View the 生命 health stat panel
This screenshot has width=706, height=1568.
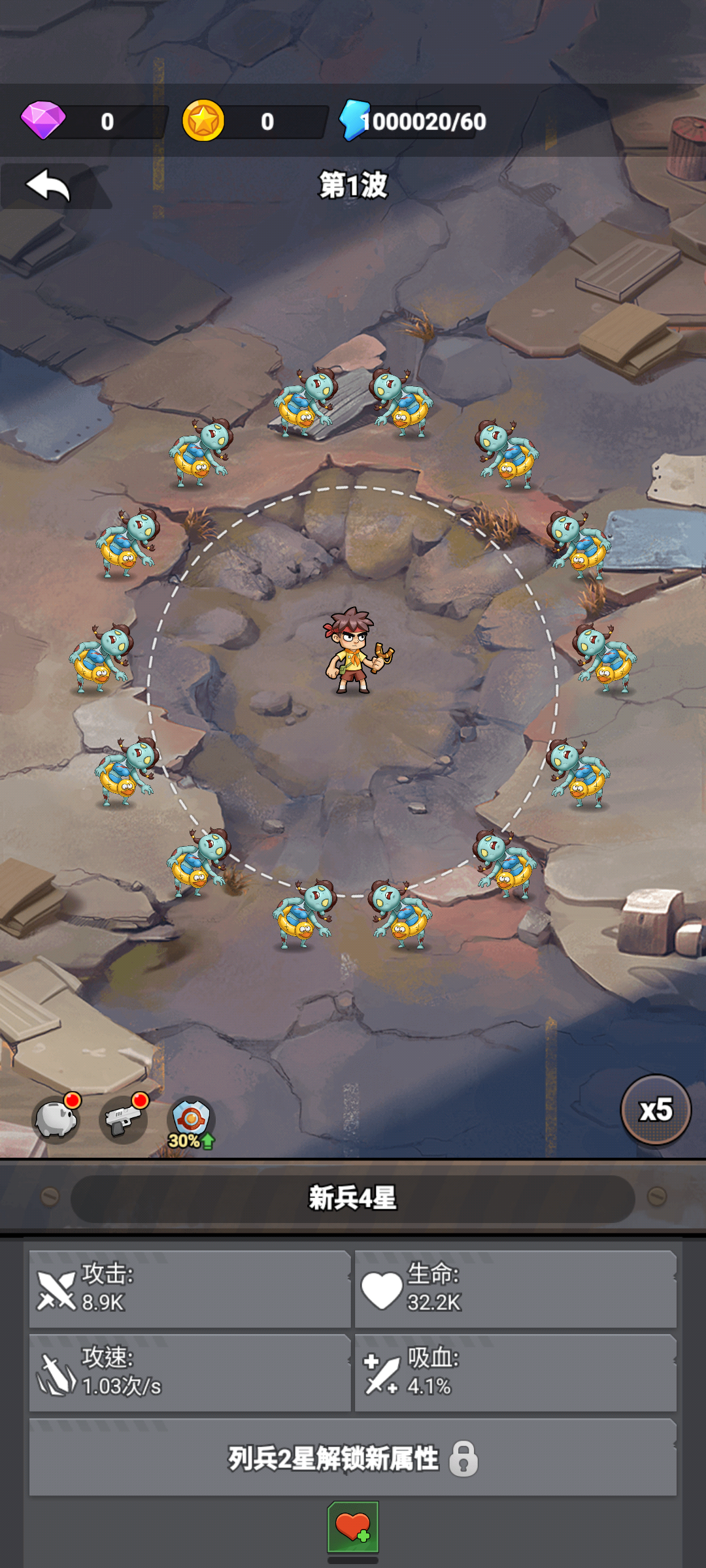coord(515,1288)
